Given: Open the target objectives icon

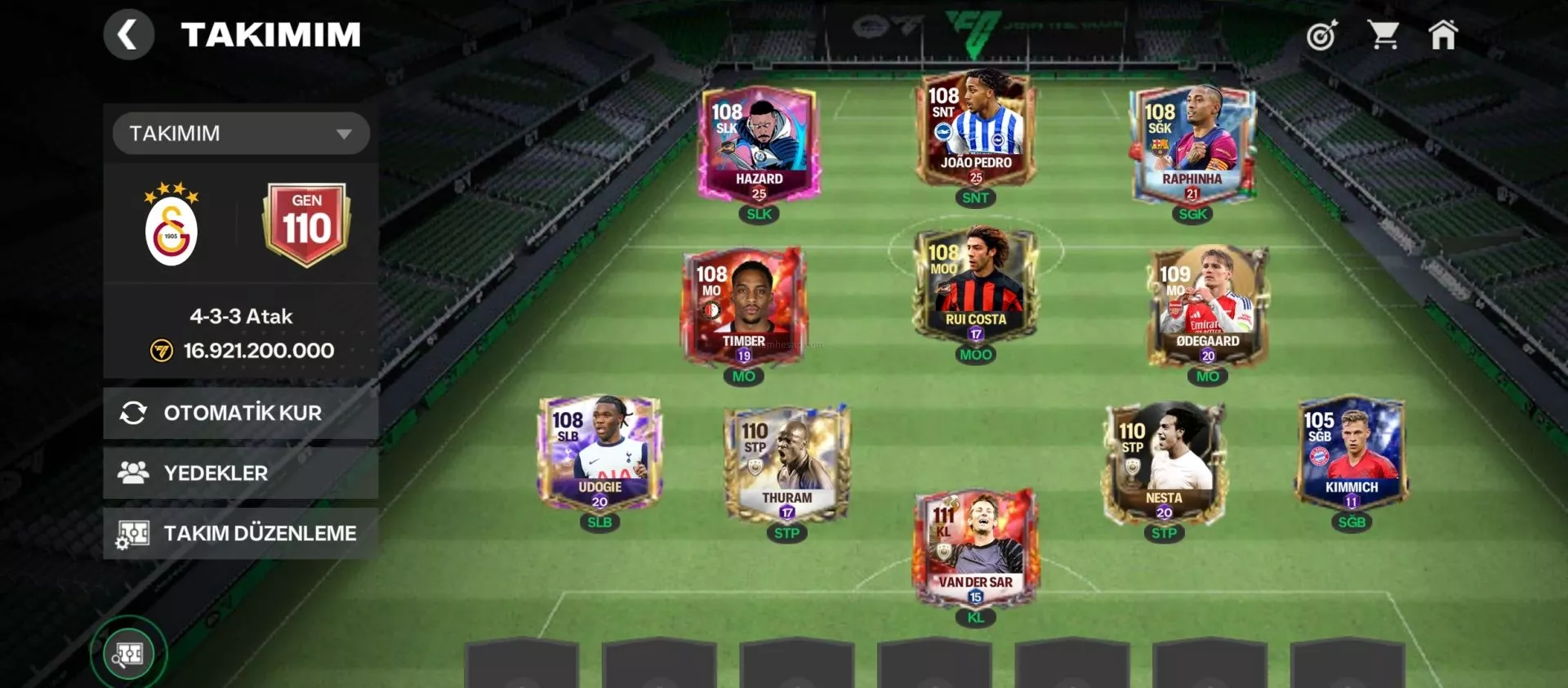Looking at the screenshot, I should click(1321, 35).
